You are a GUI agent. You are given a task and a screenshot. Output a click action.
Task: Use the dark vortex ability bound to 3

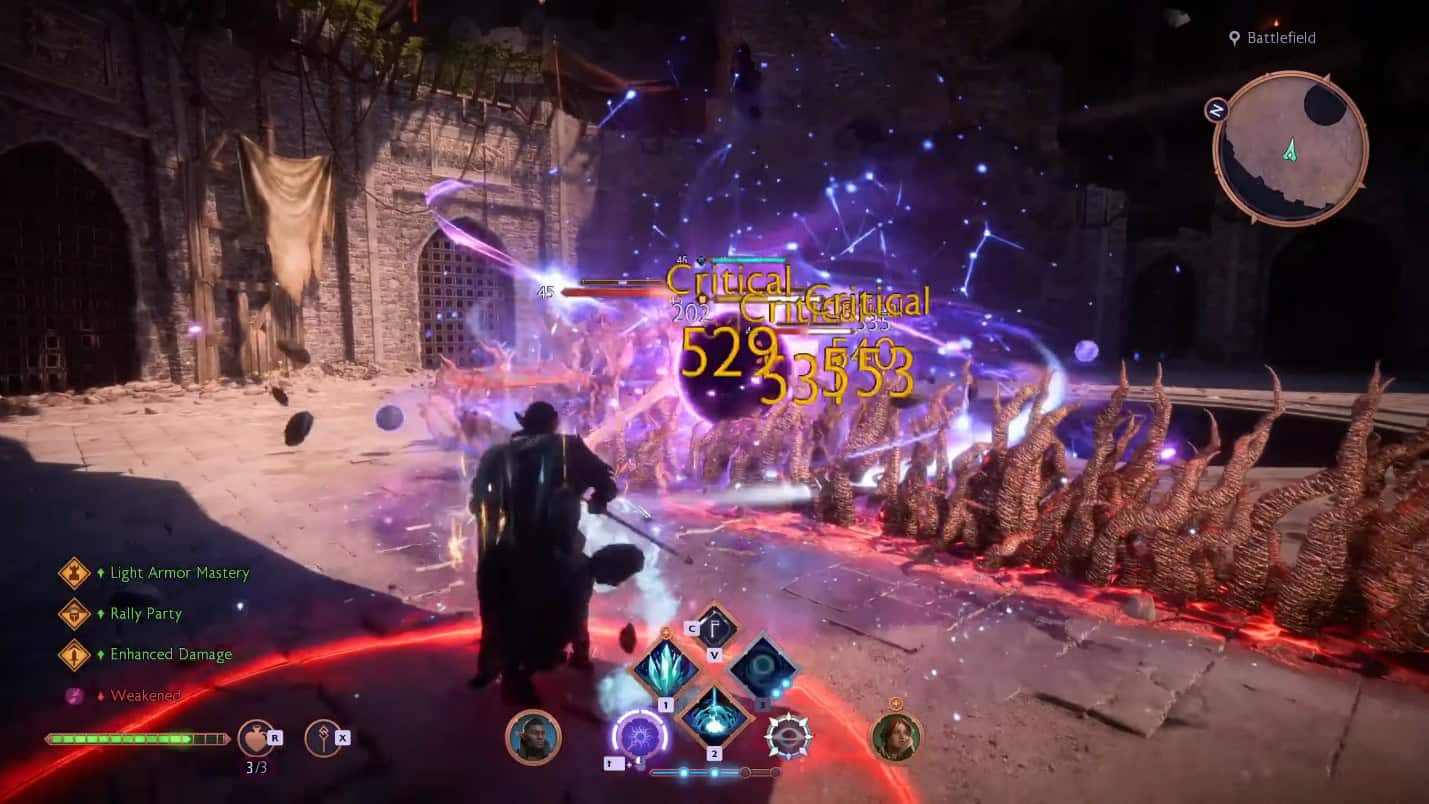point(763,668)
